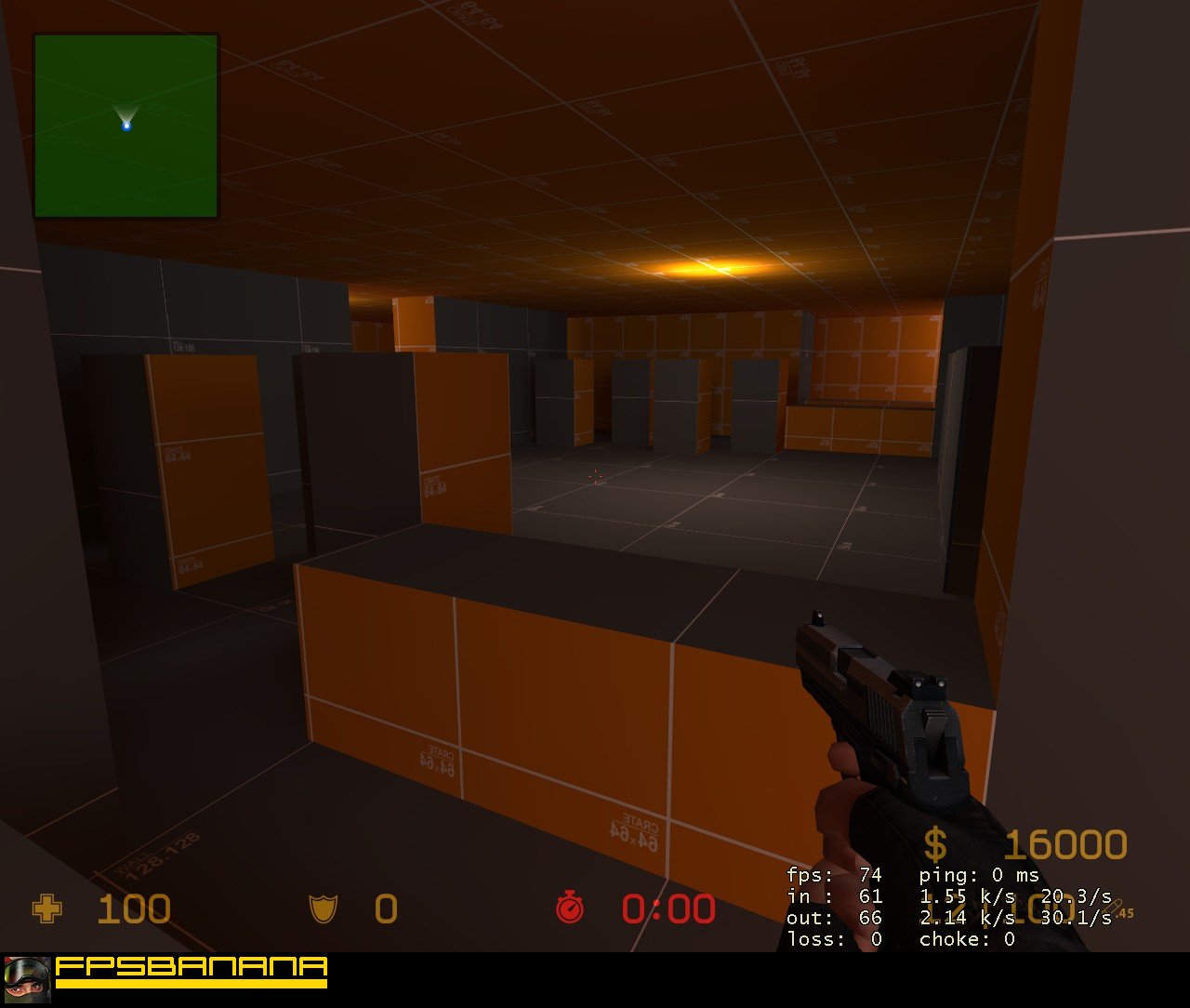Expand the choke value in net graph
Viewport: 1190px width, 1008px height.
pyautogui.click(x=1010, y=939)
